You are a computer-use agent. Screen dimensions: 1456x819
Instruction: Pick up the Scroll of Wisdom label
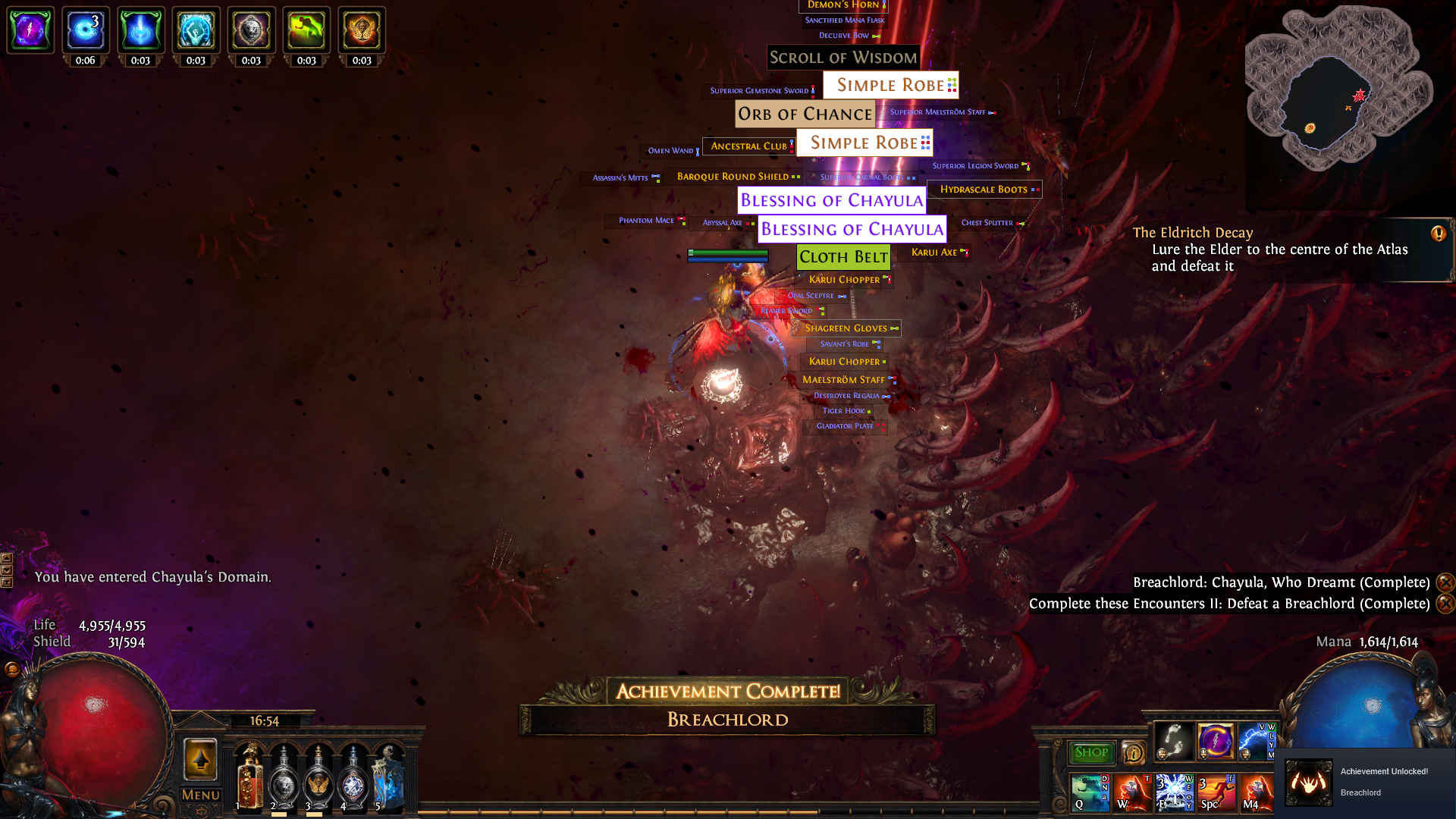[843, 58]
